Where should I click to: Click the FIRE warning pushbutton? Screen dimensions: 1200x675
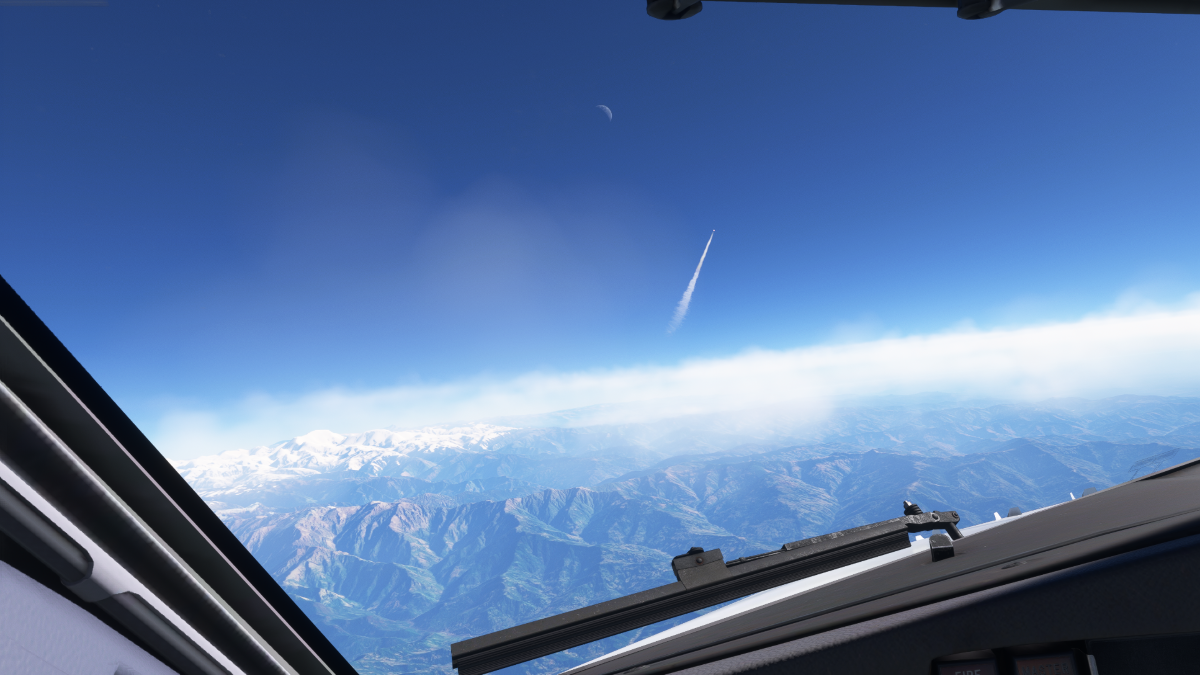(x=965, y=665)
